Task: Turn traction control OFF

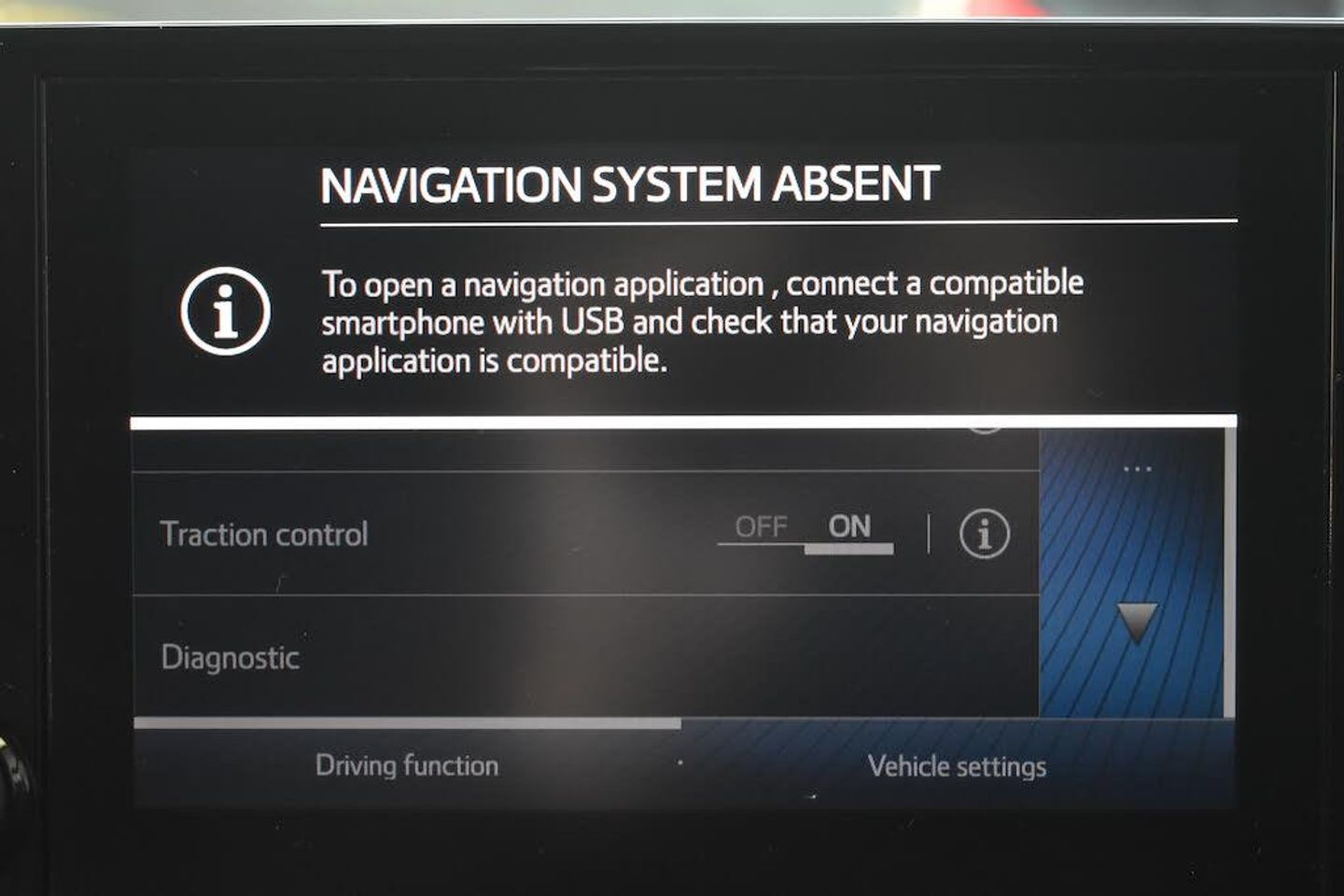Action: pos(761,528)
